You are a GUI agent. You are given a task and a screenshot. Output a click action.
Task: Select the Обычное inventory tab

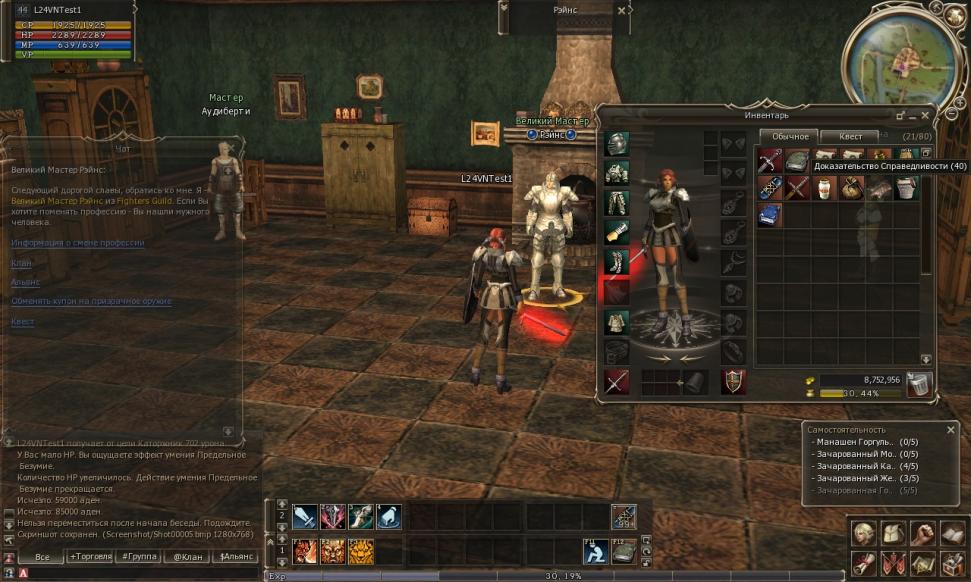[789, 136]
